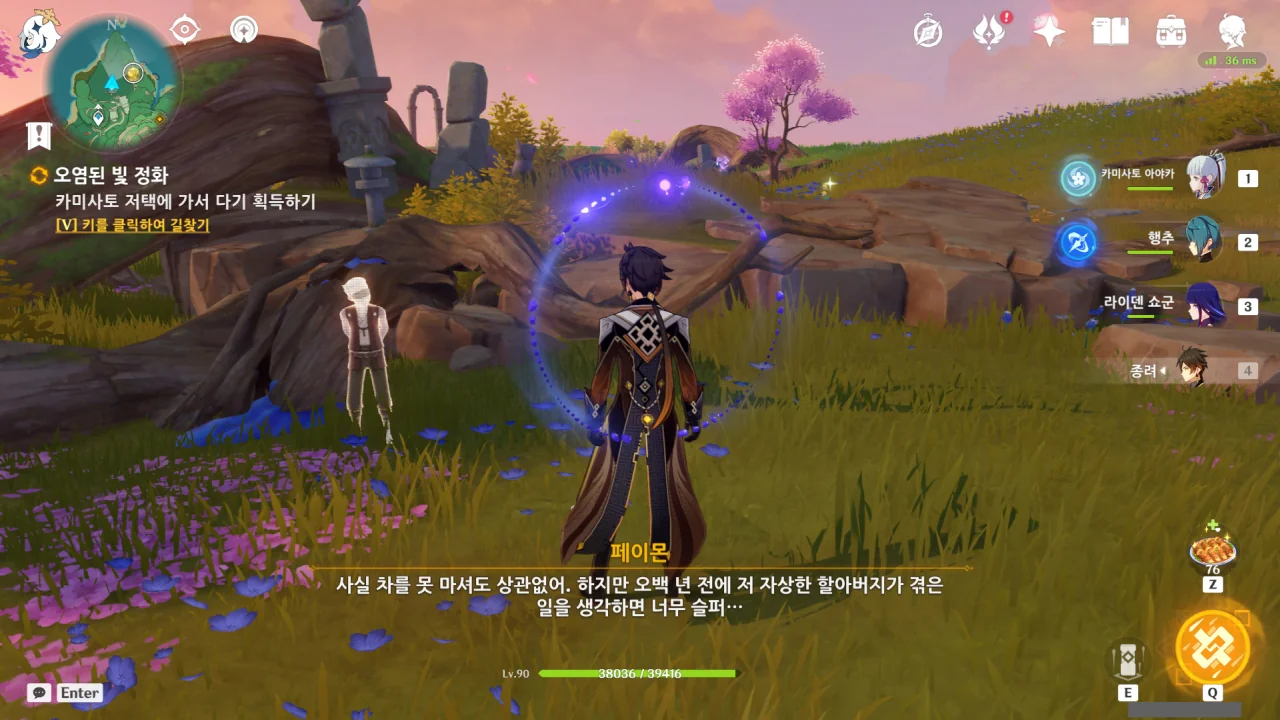Switch to party member 카미사토 아야카

point(1205,178)
